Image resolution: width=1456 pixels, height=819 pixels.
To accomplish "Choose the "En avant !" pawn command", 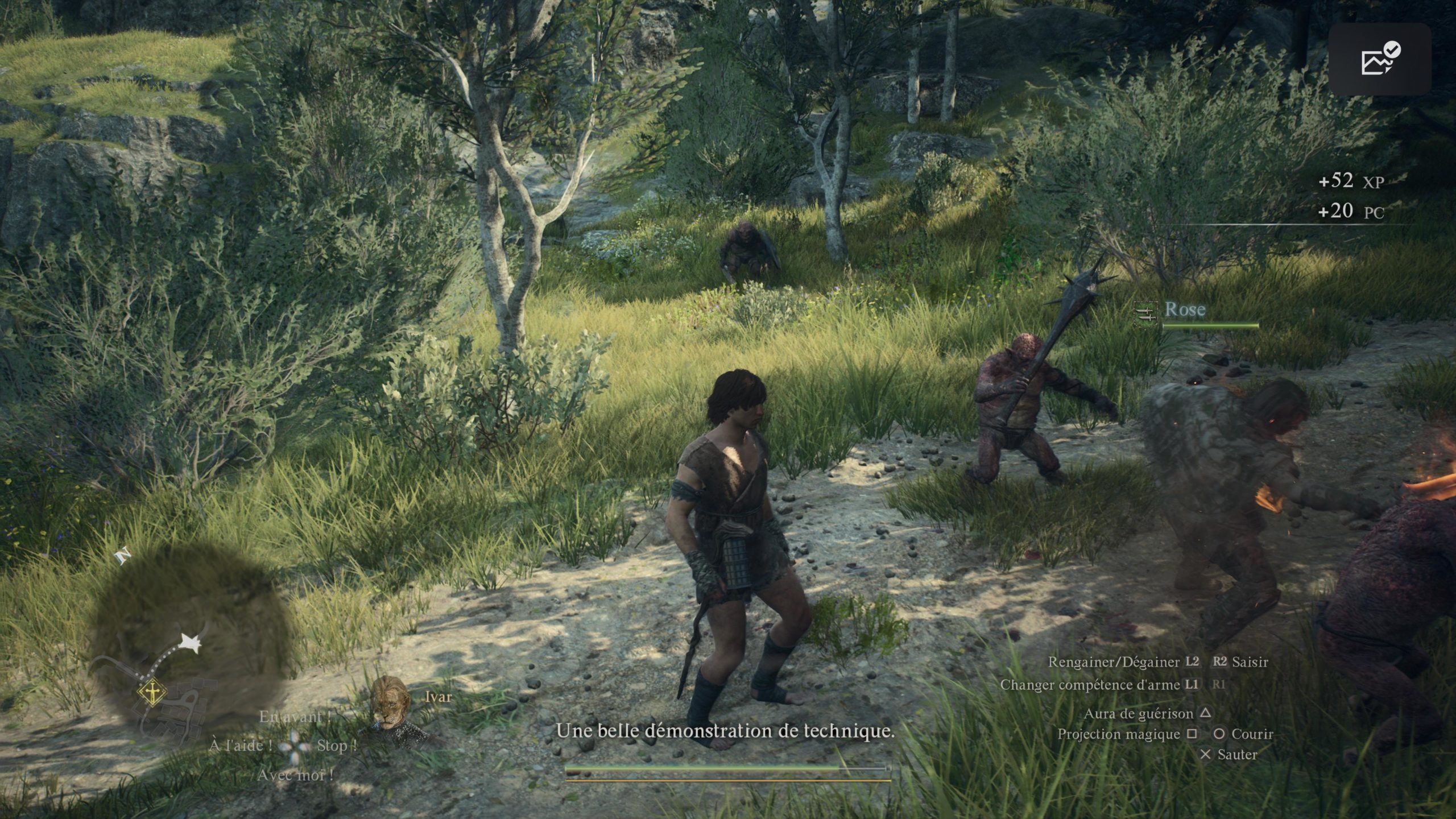I will click(295, 717).
